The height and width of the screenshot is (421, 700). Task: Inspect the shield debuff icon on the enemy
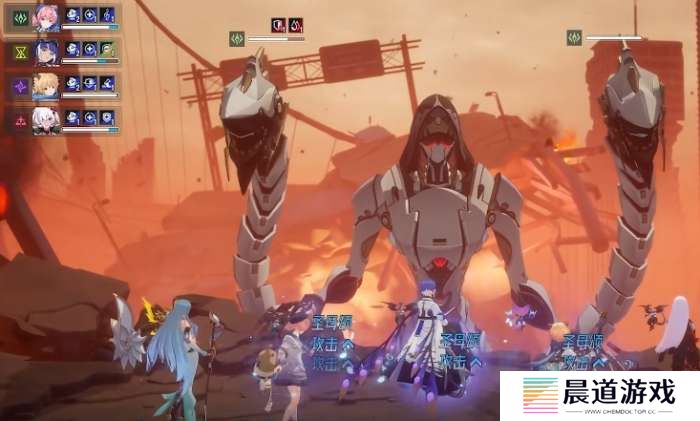point(278,25)
